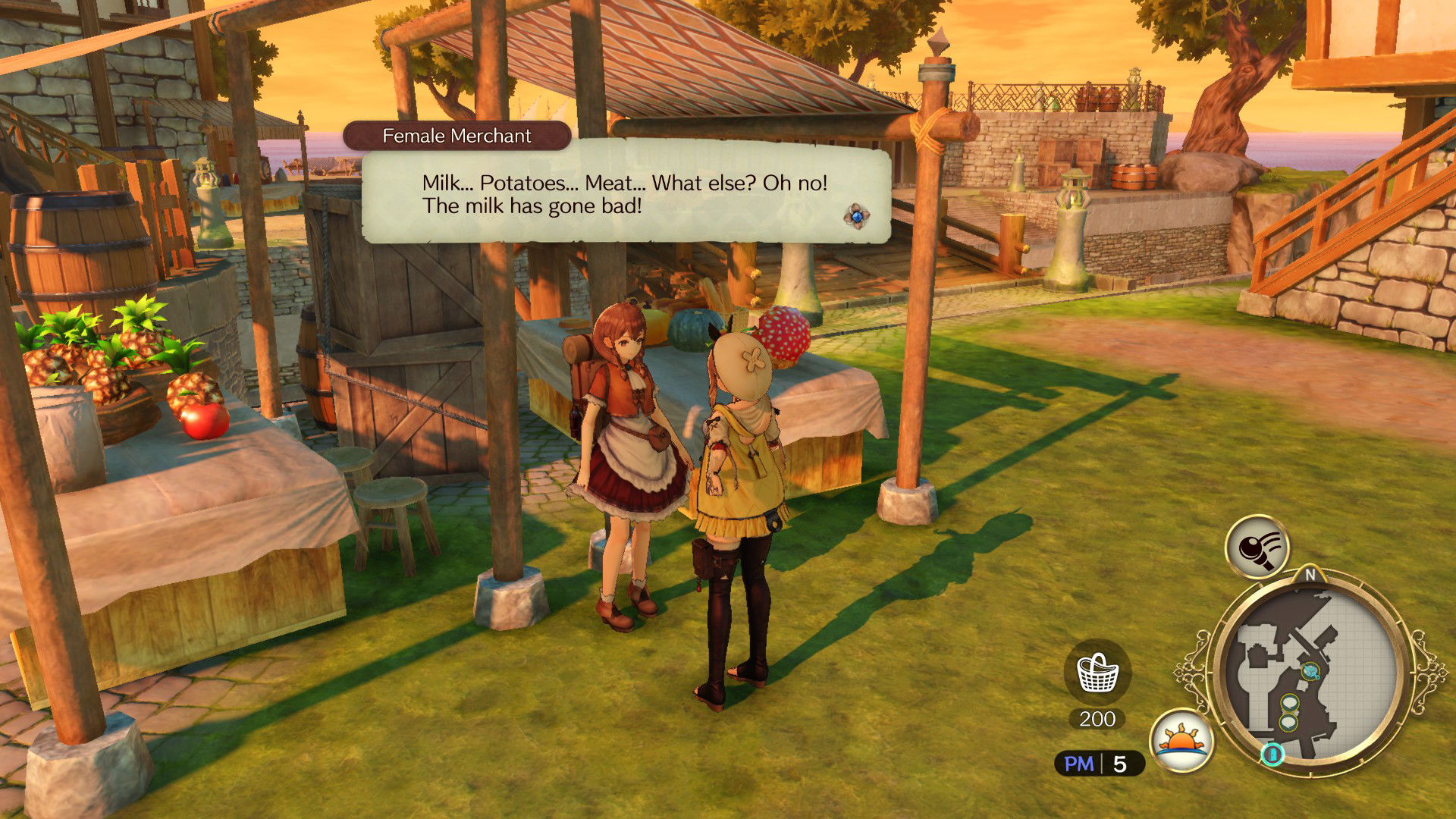
Task: Click the upper circled marker on the minimap
Action: (x=1289, y=703)
